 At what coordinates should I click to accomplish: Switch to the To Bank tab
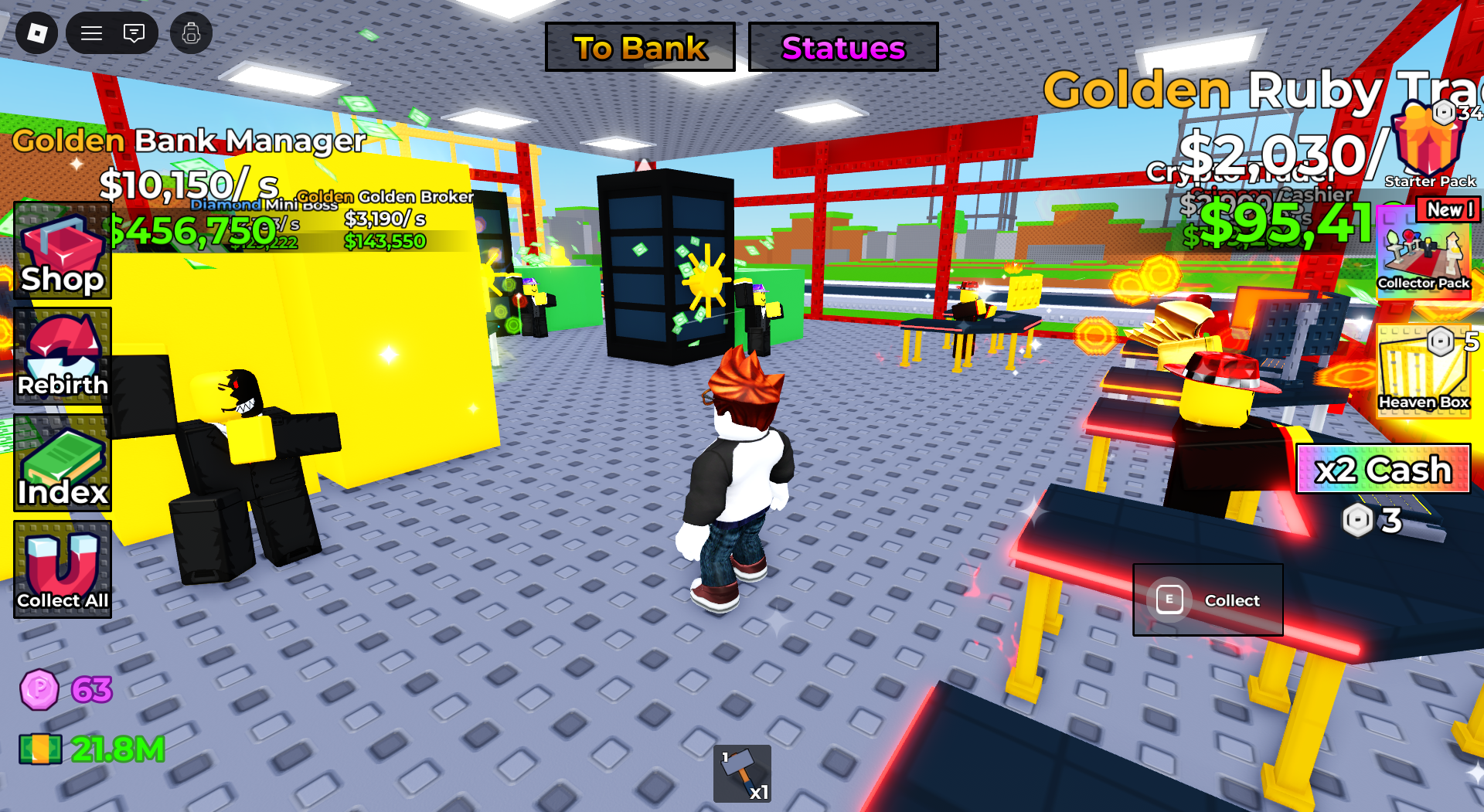[639, 47]
